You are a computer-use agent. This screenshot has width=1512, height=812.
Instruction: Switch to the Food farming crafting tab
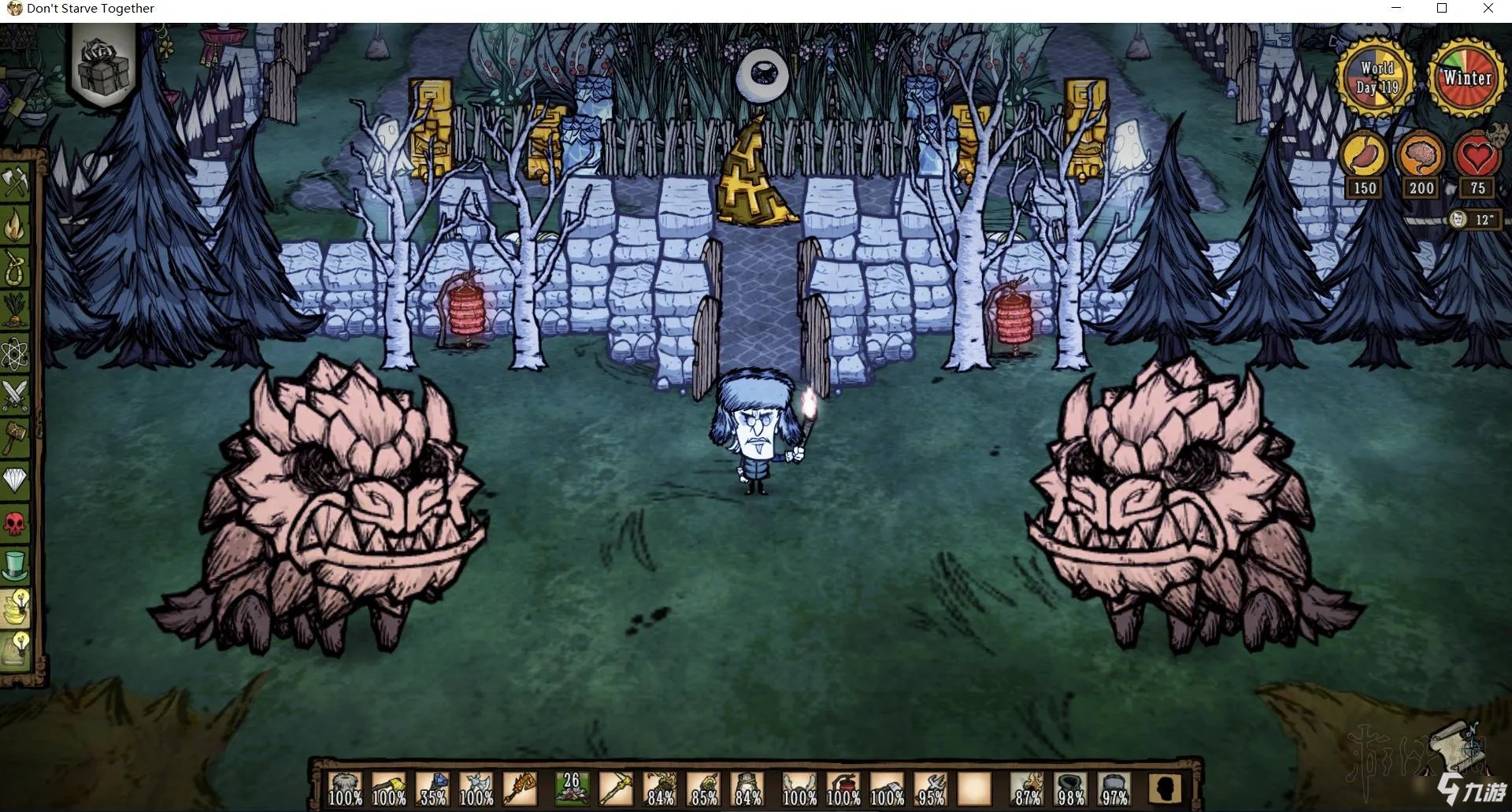tap(15, 310)
